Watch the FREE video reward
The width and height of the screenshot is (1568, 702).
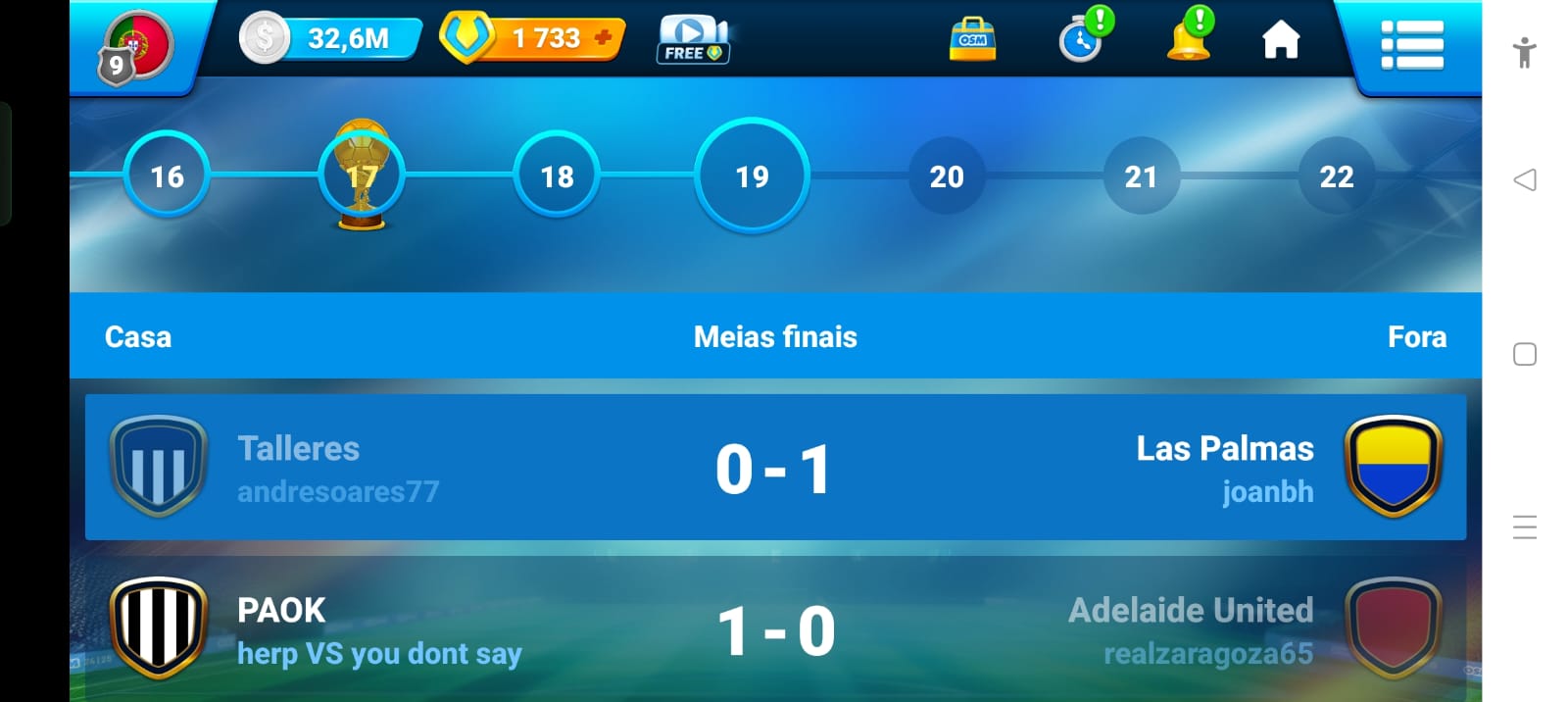point(692,41)
